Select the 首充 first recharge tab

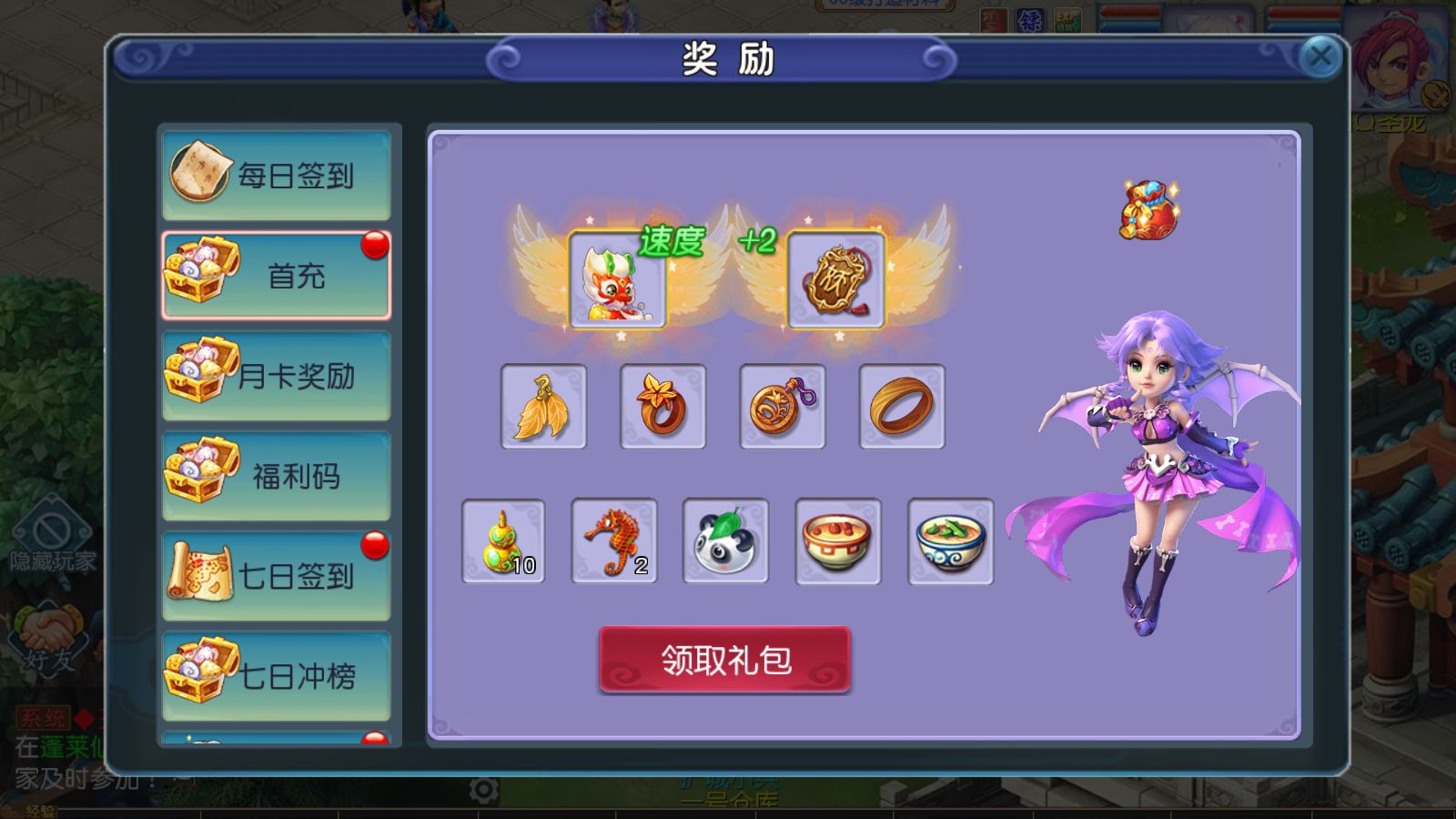[x=277, y=275]
